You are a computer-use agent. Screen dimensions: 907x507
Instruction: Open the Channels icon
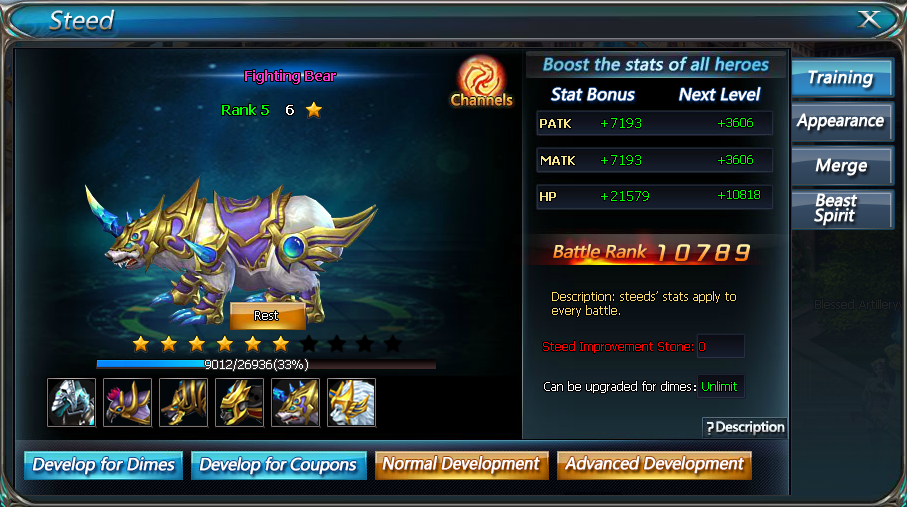[x=481, y=81]
